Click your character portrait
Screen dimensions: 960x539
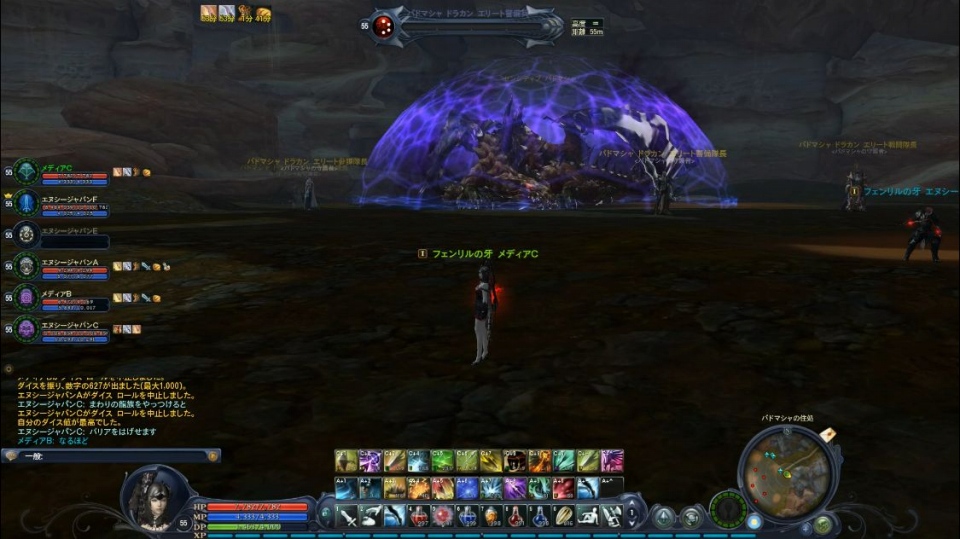click(155, 497)
